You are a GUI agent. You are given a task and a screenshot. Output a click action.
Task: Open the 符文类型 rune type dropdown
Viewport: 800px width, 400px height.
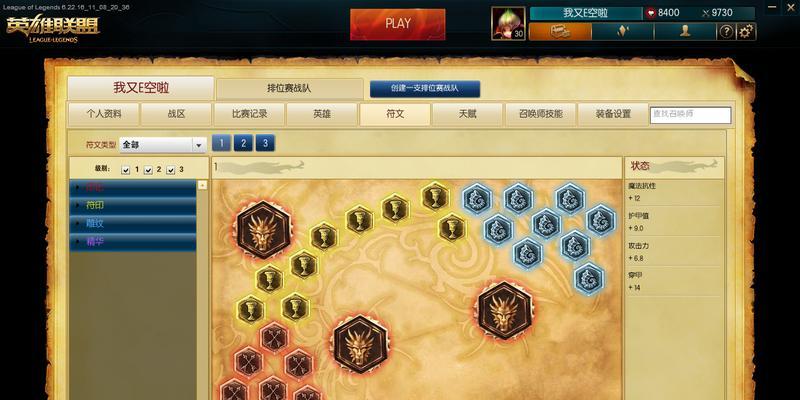(199, 145)
